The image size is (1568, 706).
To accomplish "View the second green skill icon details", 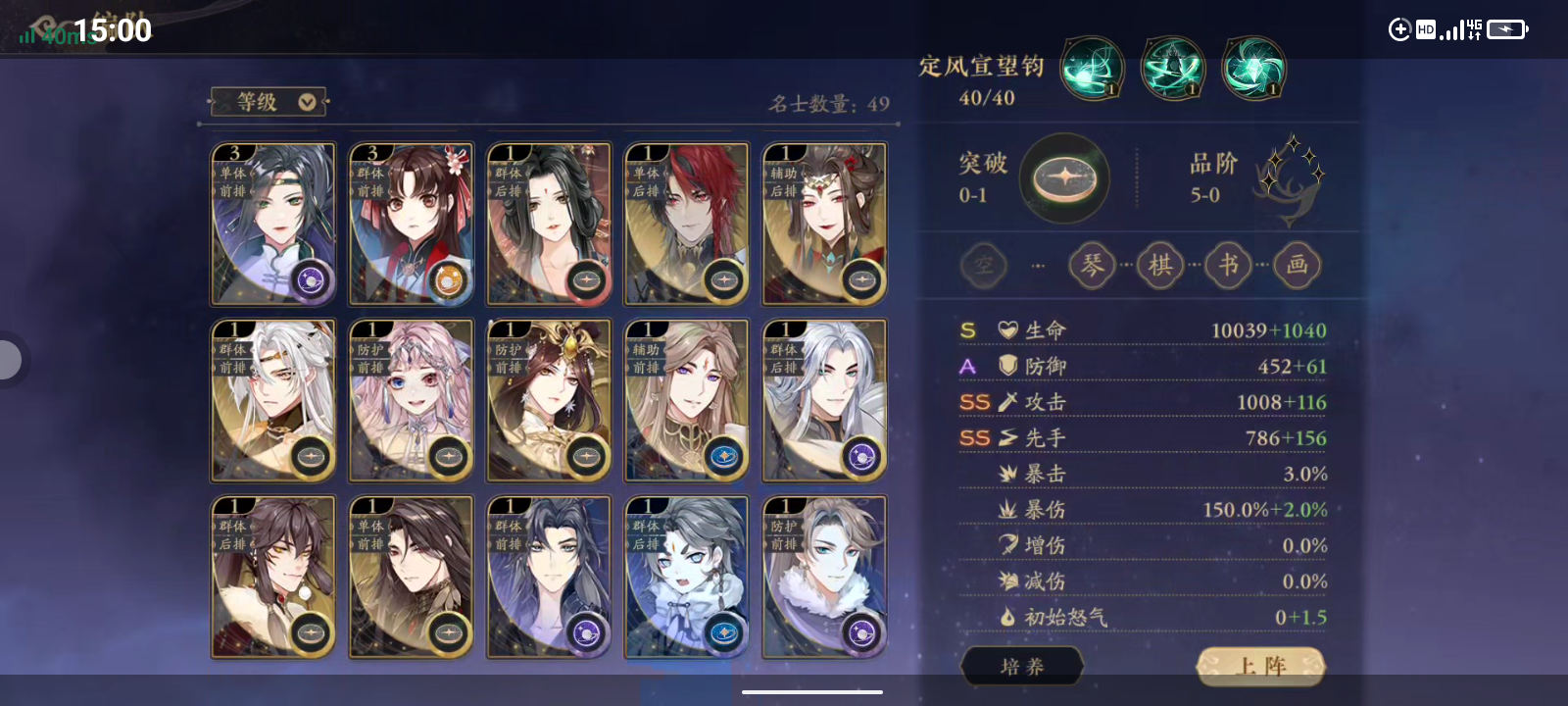I will [x=1171, y=68].
